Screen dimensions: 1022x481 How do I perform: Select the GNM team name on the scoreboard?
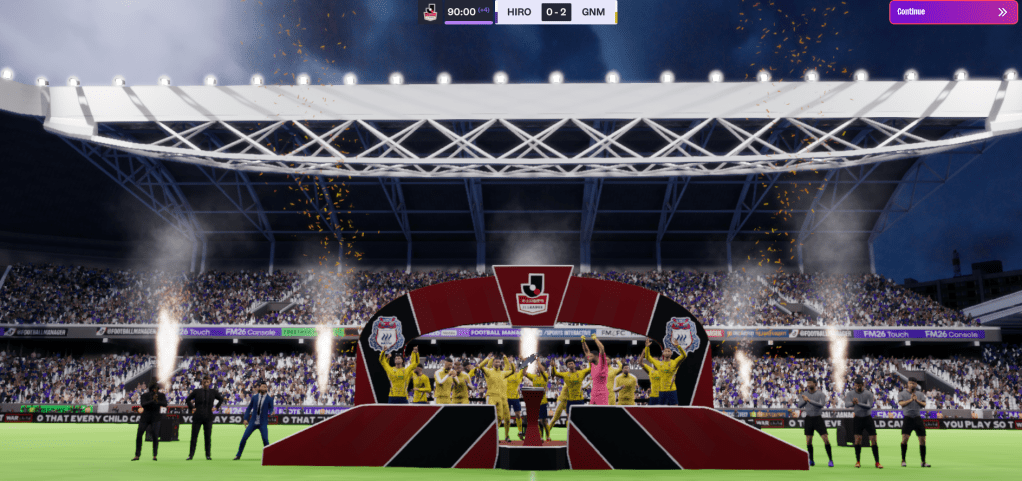click(593, 12)
